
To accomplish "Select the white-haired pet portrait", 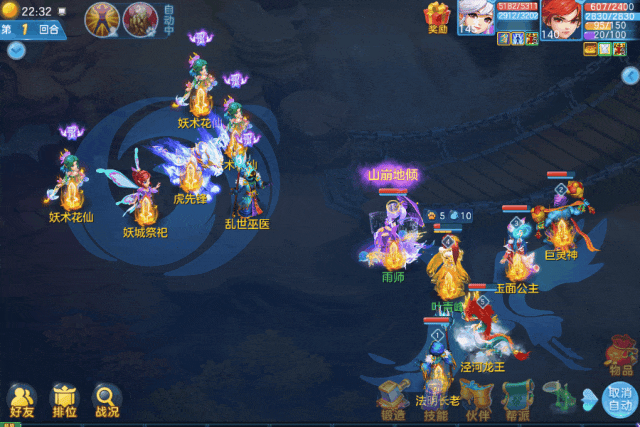I will (477, 17).
